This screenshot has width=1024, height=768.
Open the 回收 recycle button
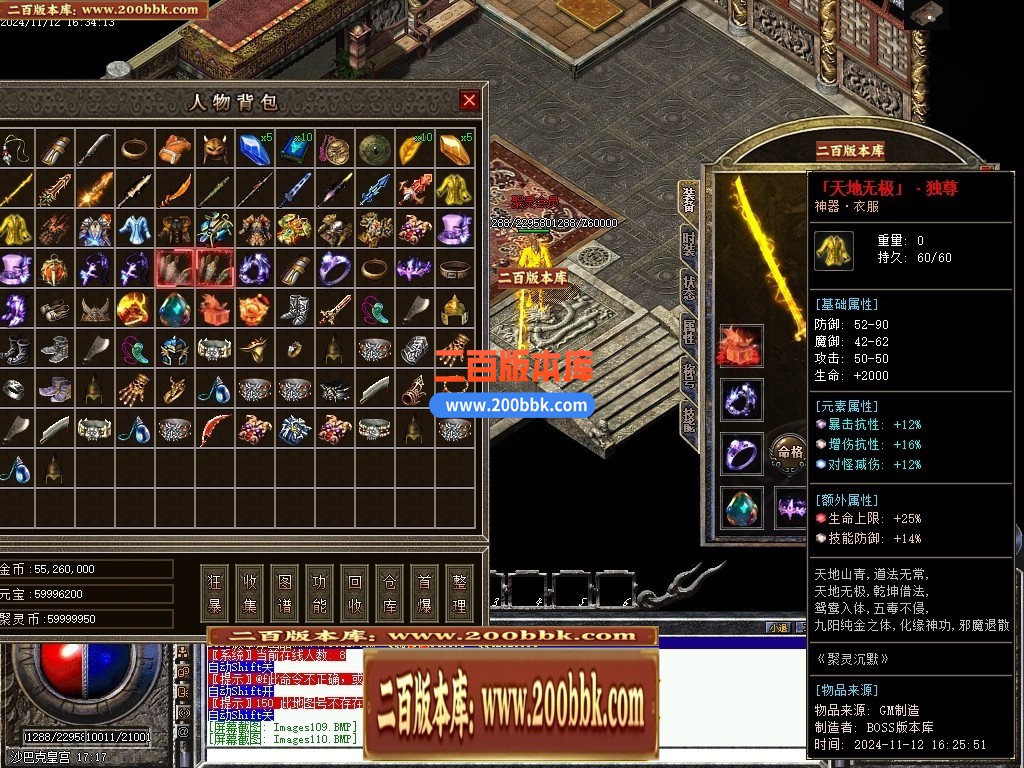355,593
